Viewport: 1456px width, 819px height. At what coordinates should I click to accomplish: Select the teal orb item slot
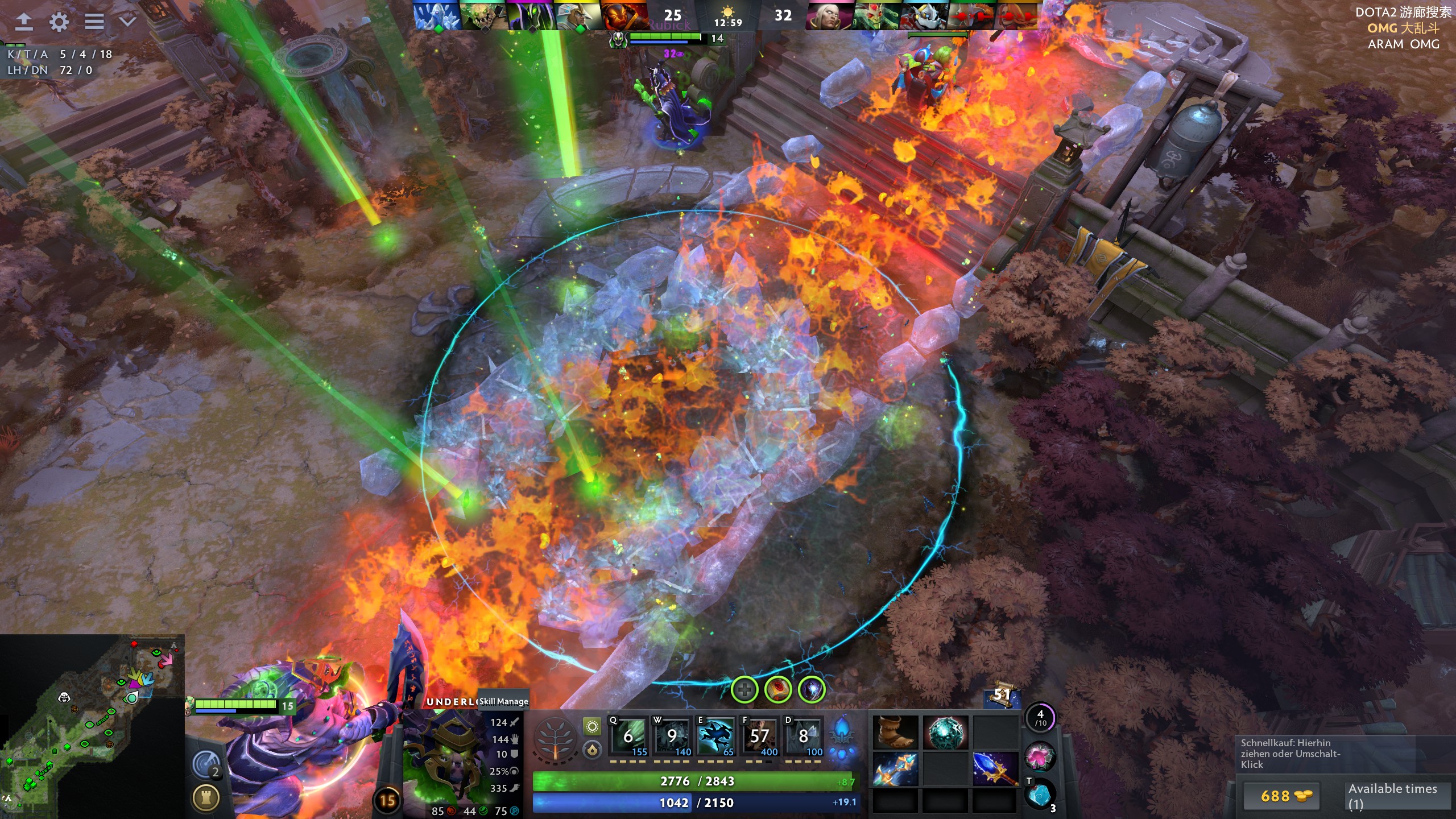click(x=945, y=732)
